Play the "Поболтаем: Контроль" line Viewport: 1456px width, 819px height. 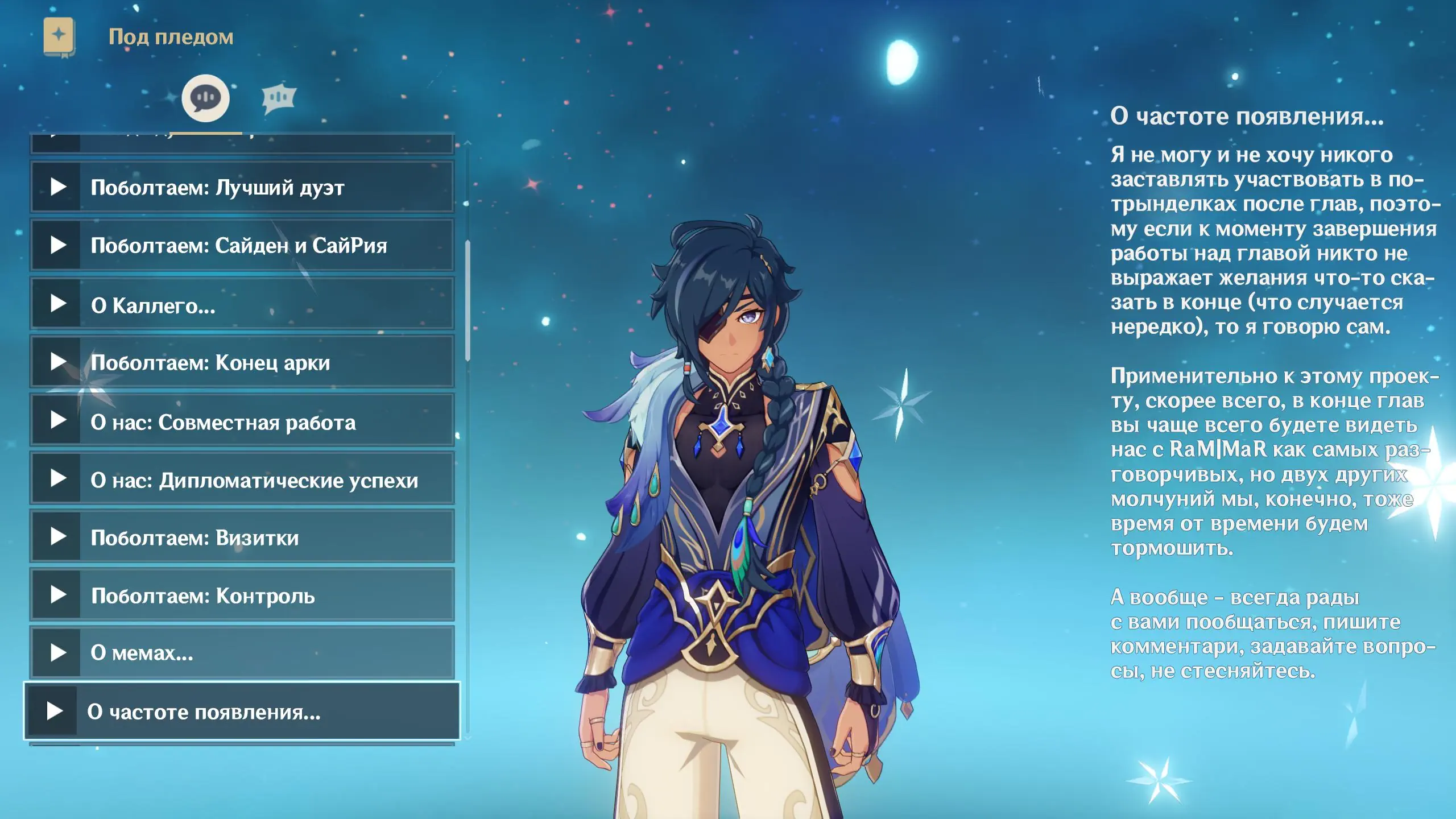[242, 595]
